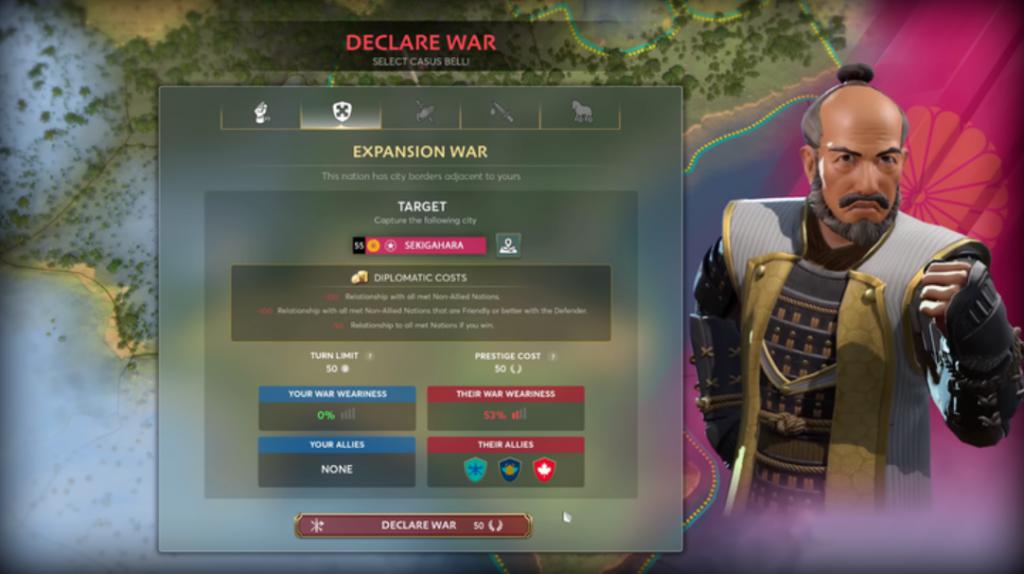Open the Turn Limit help tooltip

[x=370, y=356]
